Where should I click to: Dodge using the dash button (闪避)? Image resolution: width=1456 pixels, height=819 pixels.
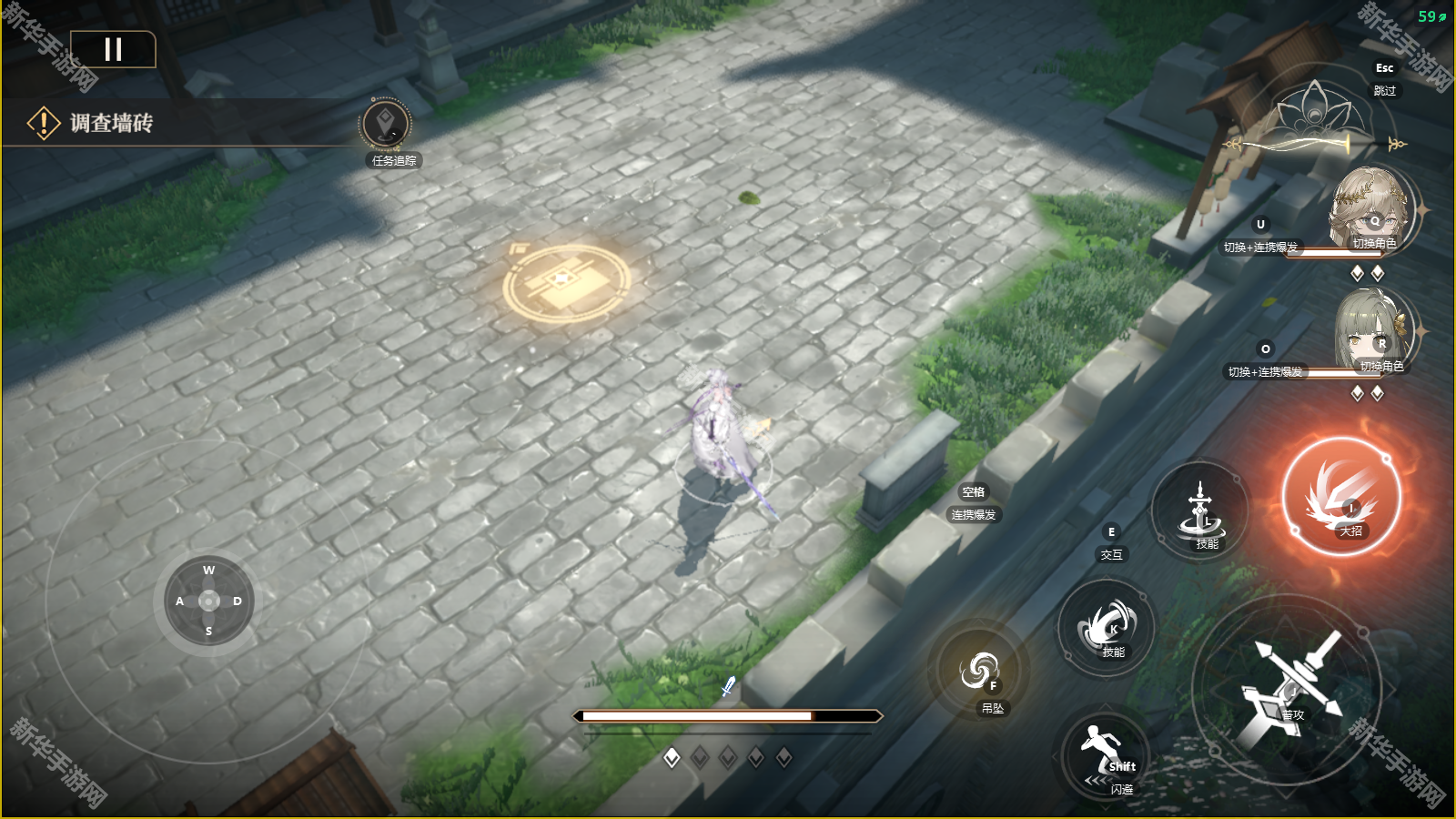coord(1106,755)
